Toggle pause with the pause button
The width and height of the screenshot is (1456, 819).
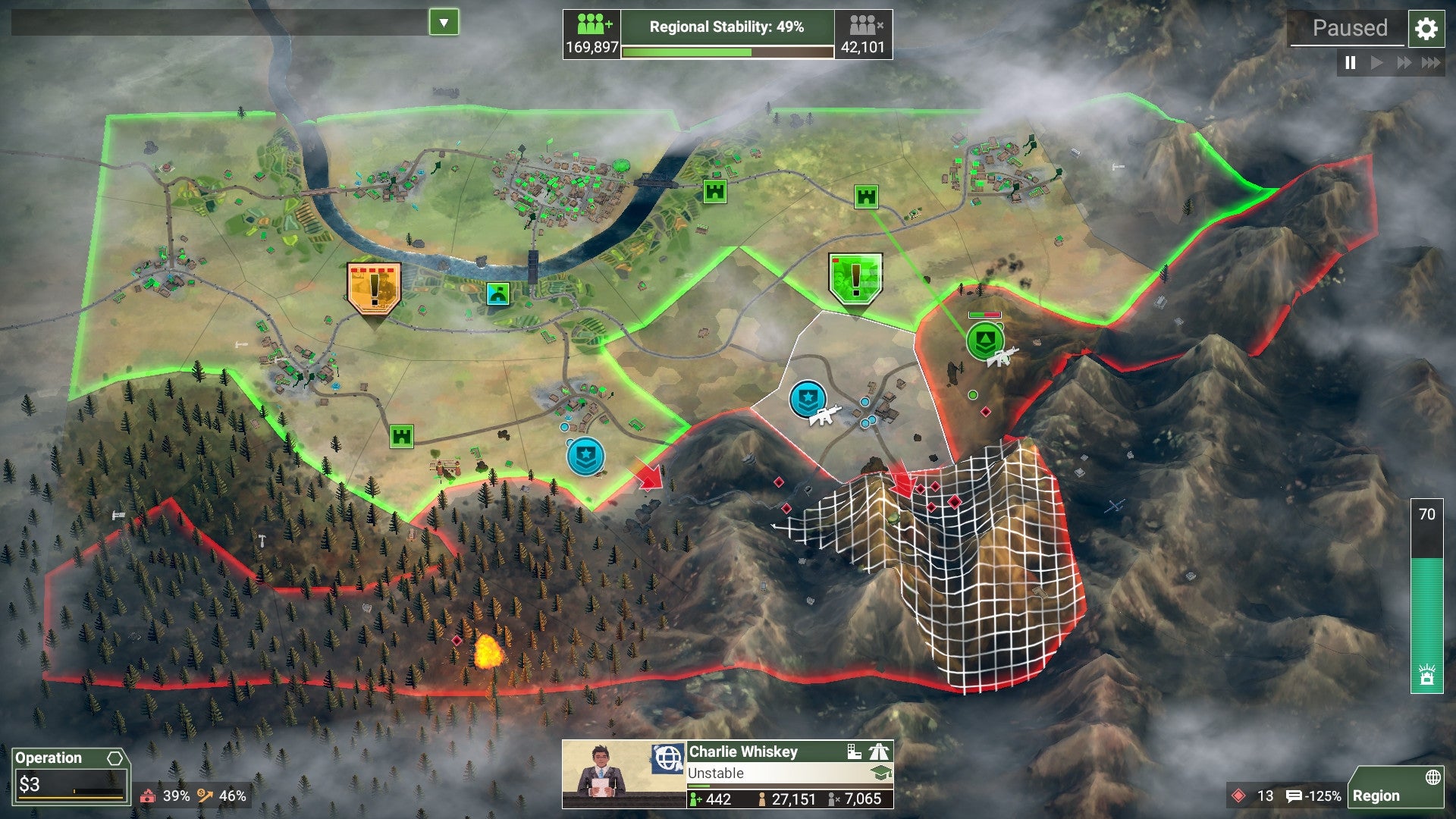(1350, 64)
